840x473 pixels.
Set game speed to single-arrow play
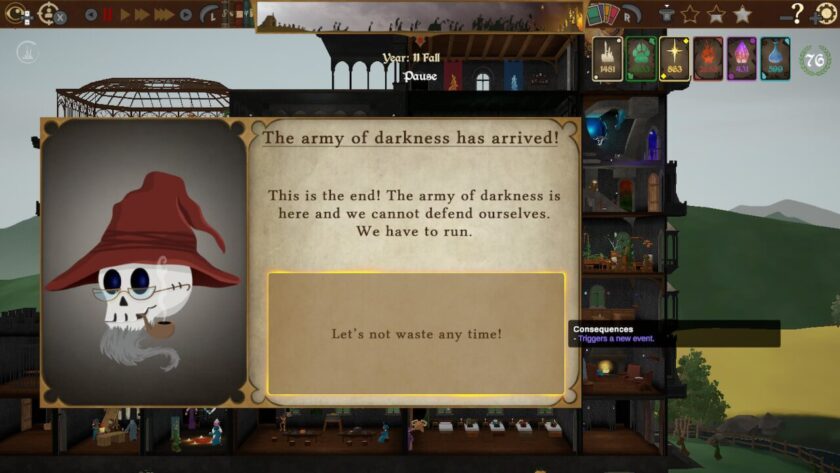click(x=125, y=15)
